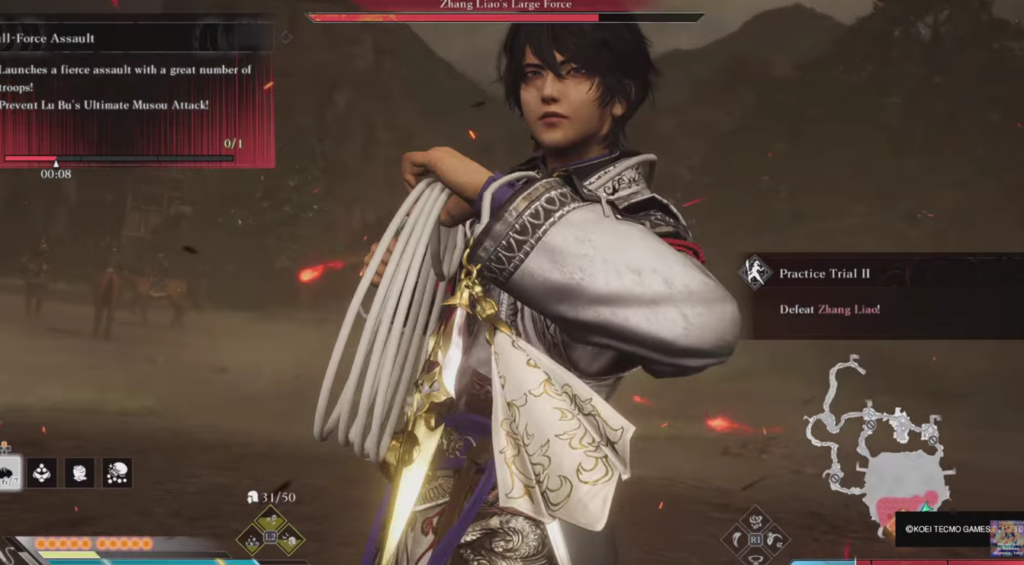Select the three-orb pyramid item icon

coord(41,473)
